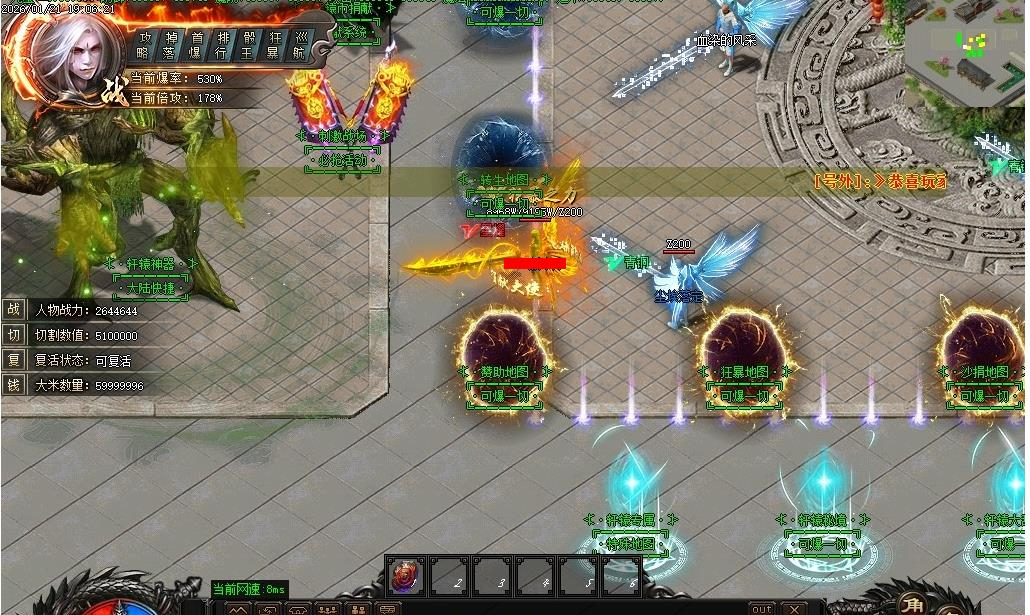The width and height of the screenshot is (1030, 615).
Task: Use the item in hotbar slot 1
Action: (405, 577)
